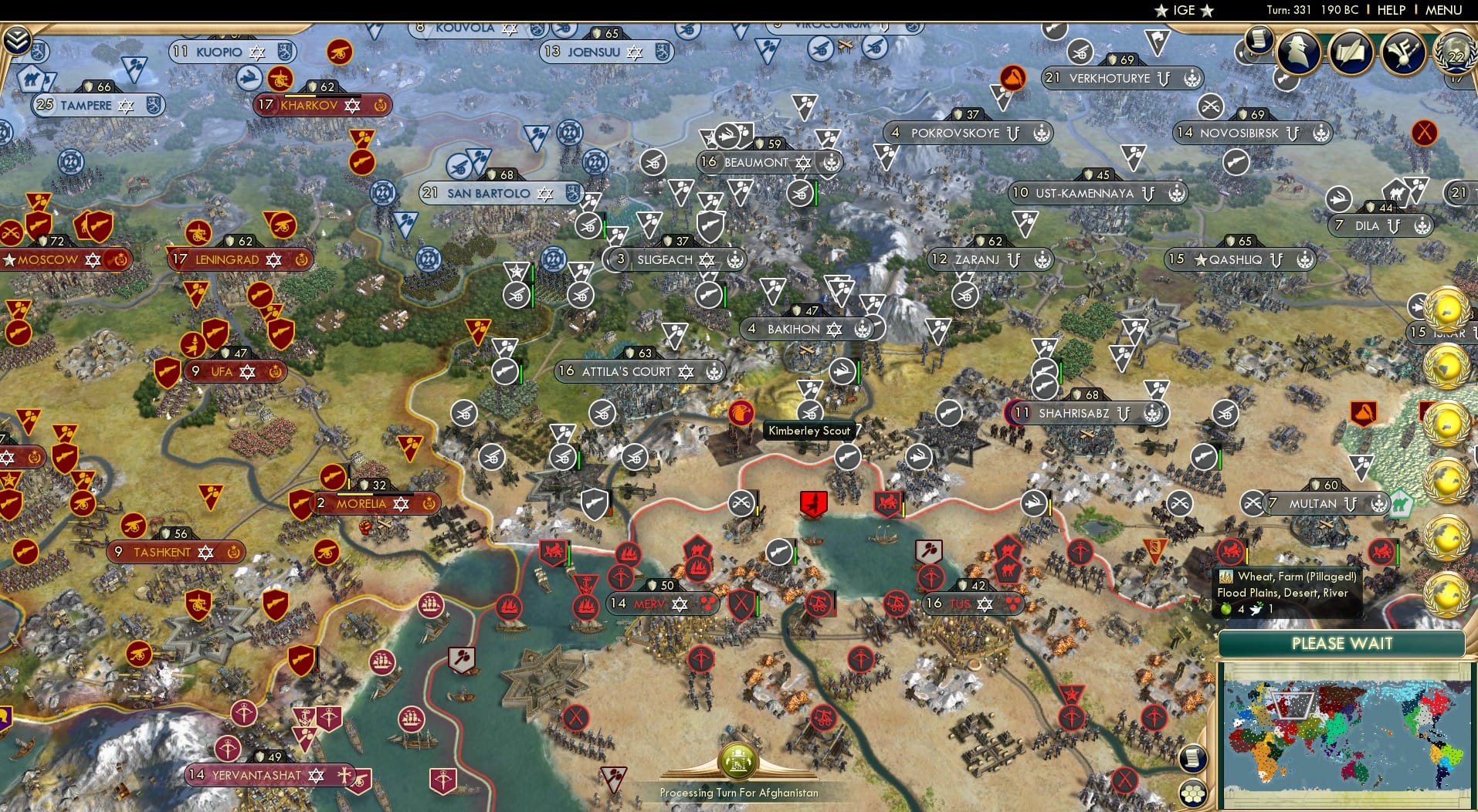
Task: Toggle the hex grid button below the minimap
Action: (1192, 793)
